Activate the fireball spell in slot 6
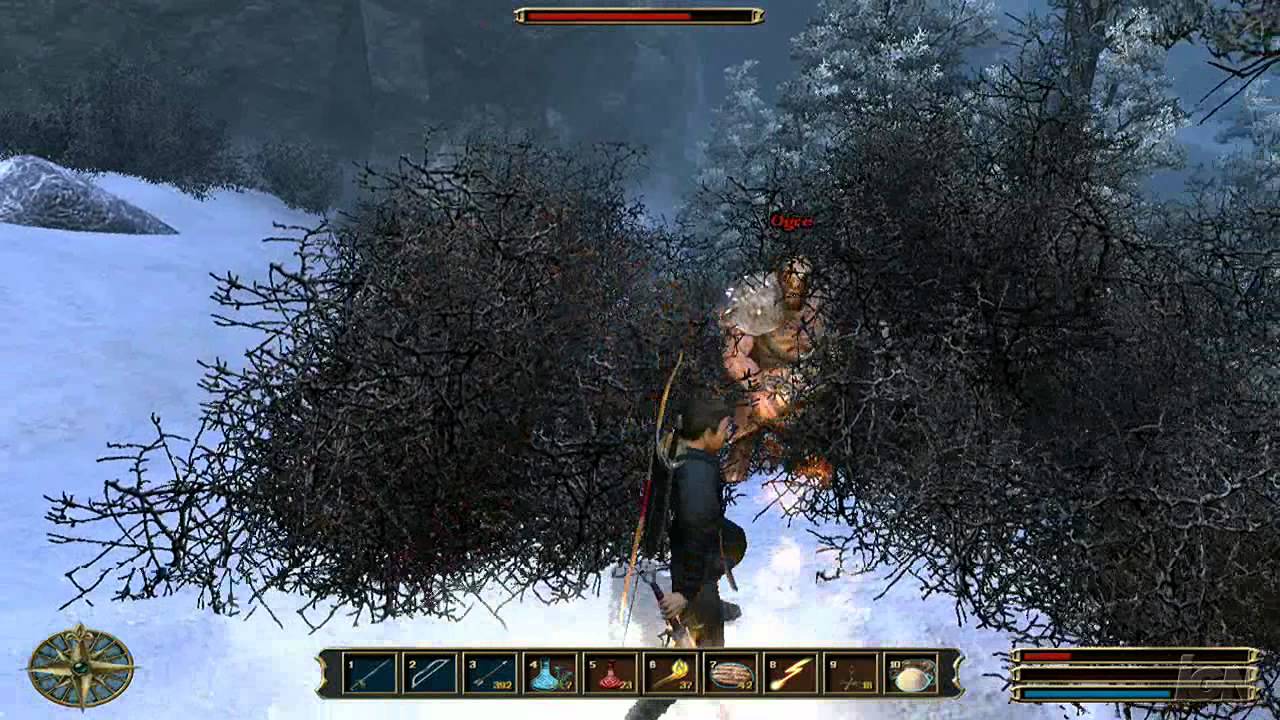The height and width of the screenshot is (720, 1280). click(x=670, y=673)
